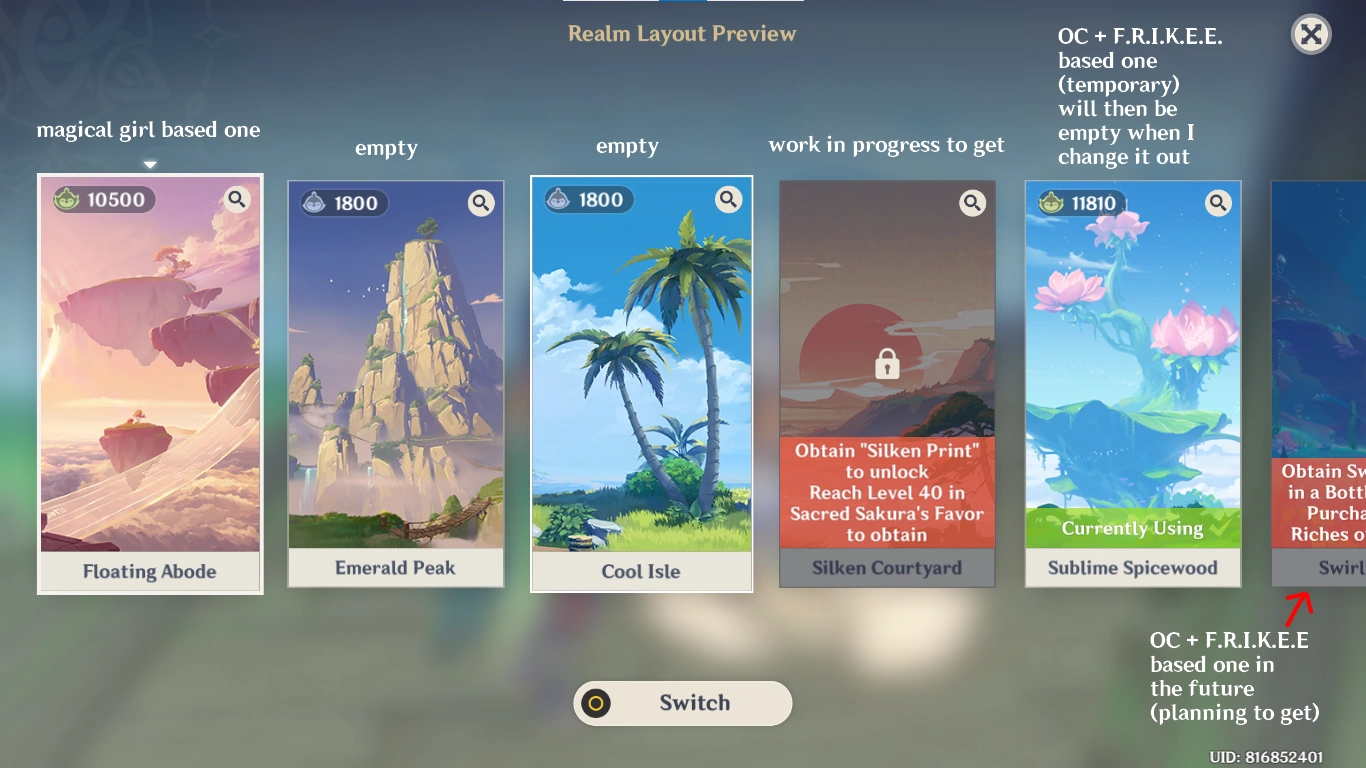The width and height of the screenshot is (1366, 768).
Task: Open the Floating Abode preview magnifier
Action: (237, 199)
